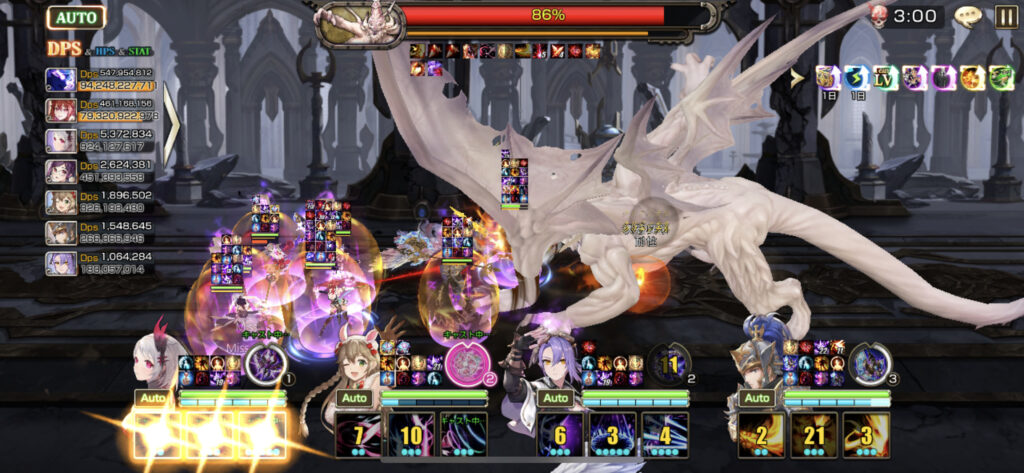Collapse the DPS panel with the arrow
This screenshot has height=473, width=1024.
[171, 126]
